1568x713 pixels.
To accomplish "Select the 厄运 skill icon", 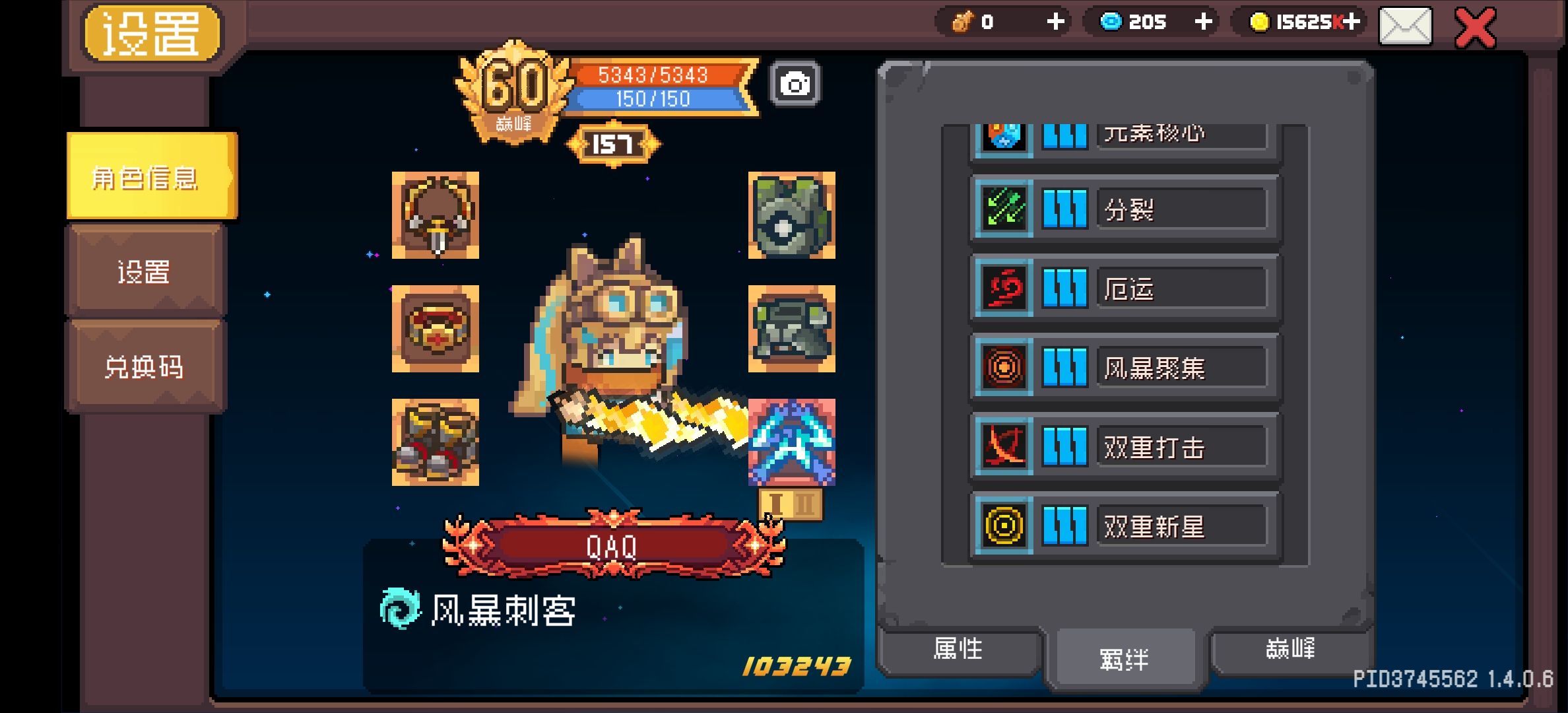I will click(1003, 289).
